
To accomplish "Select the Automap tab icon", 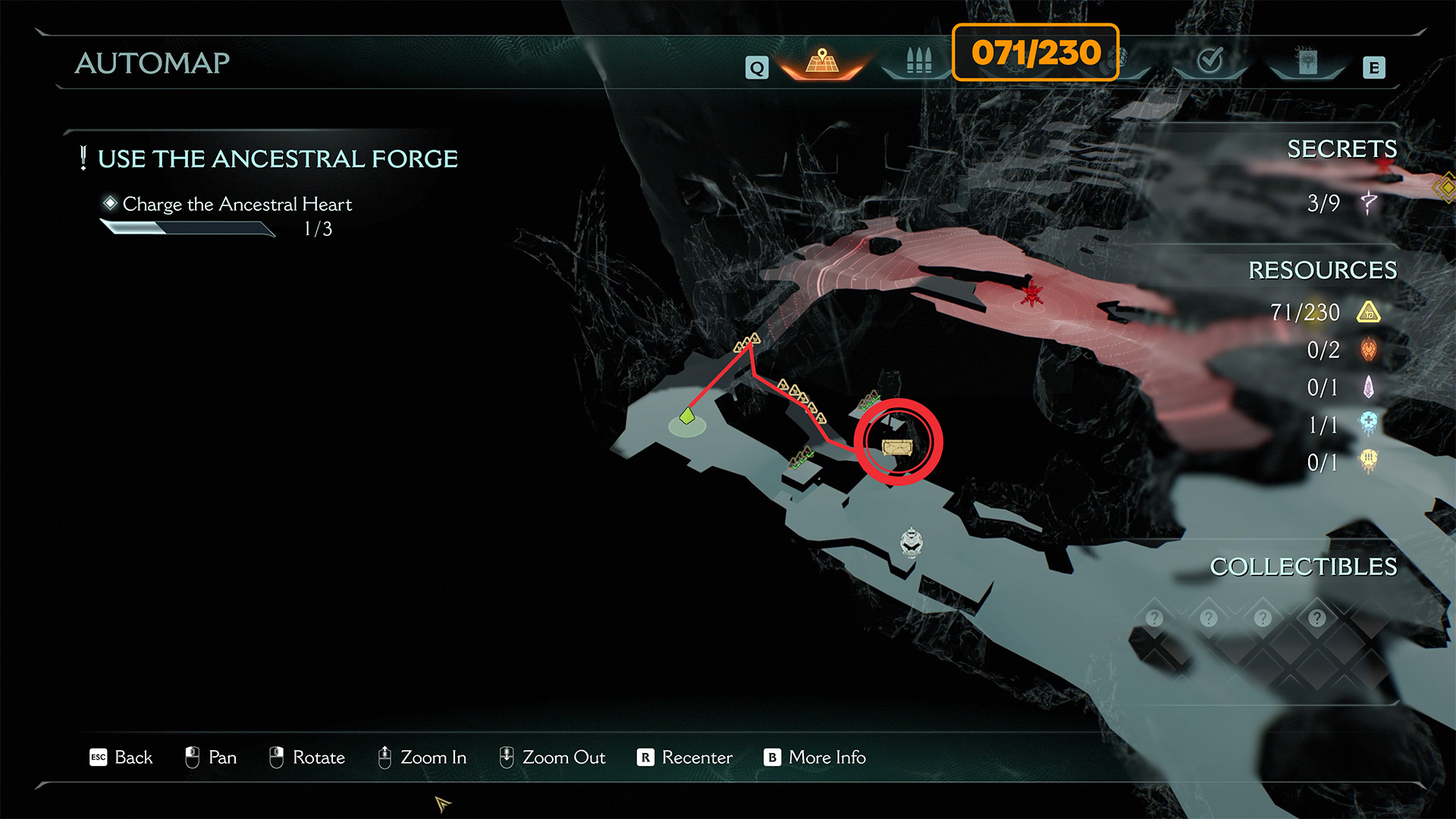I will tap(822, 62).
